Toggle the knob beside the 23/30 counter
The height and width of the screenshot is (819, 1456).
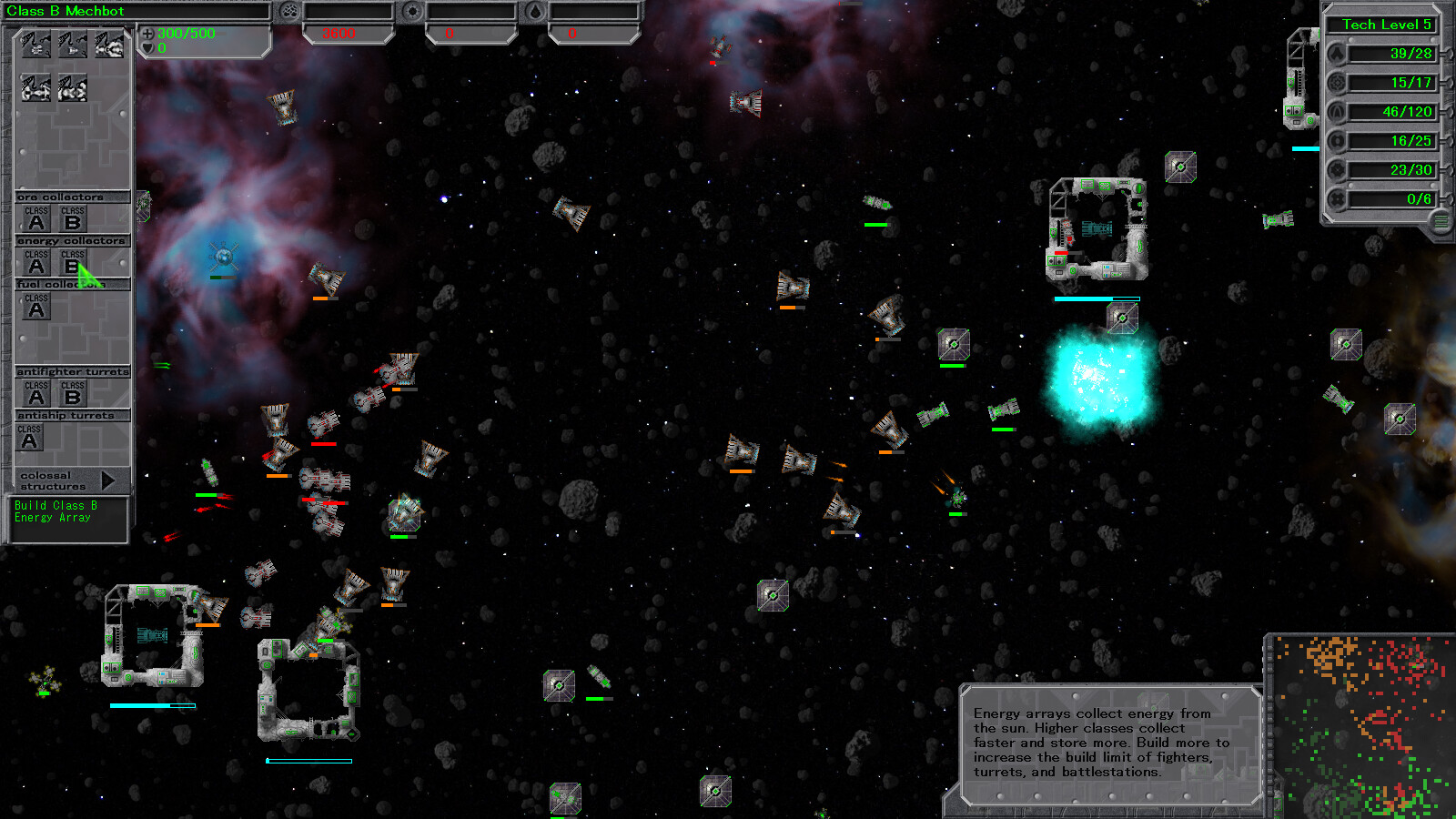[1447, 169]
